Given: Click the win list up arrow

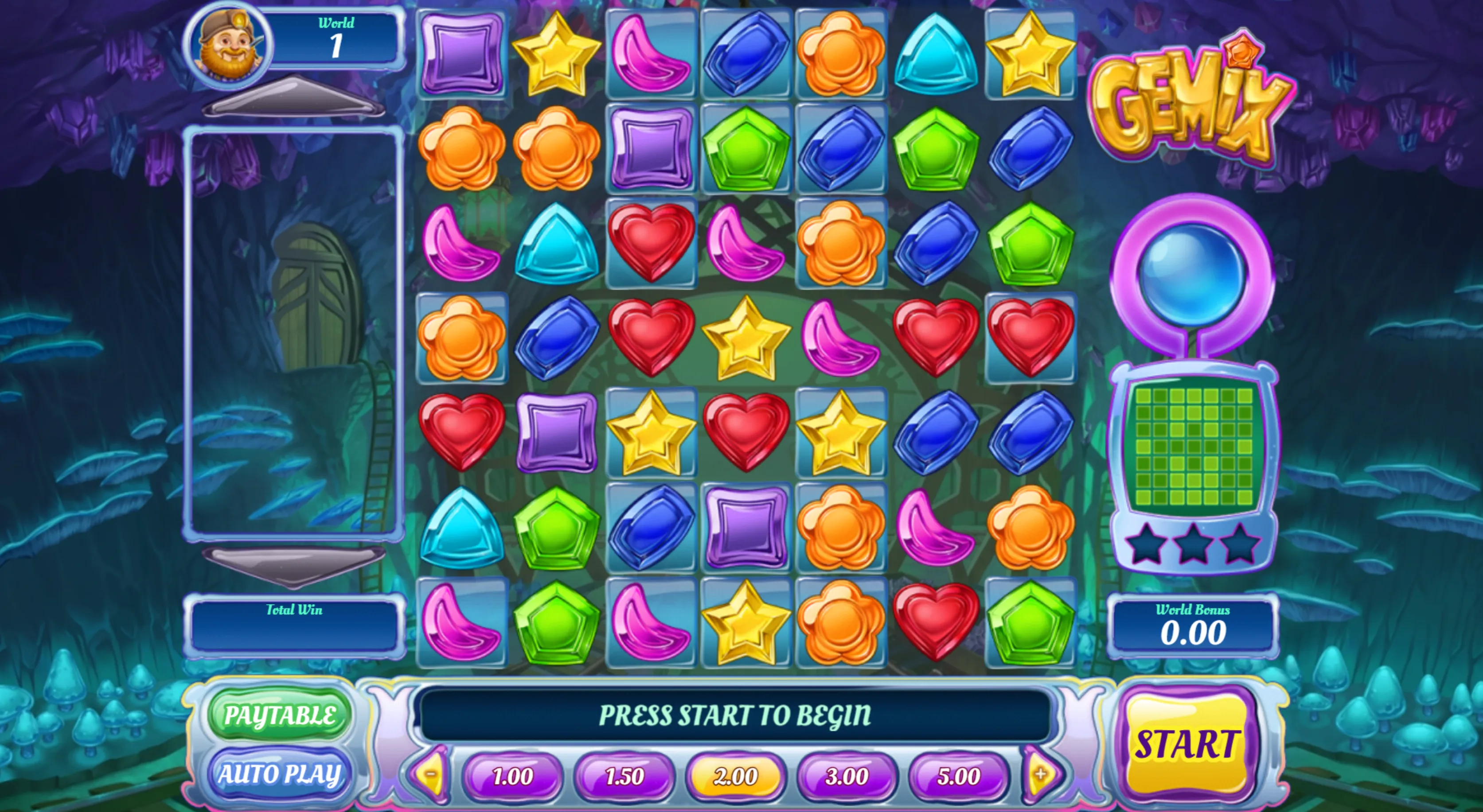Looking at the screenshot, I should pos(293,97).
